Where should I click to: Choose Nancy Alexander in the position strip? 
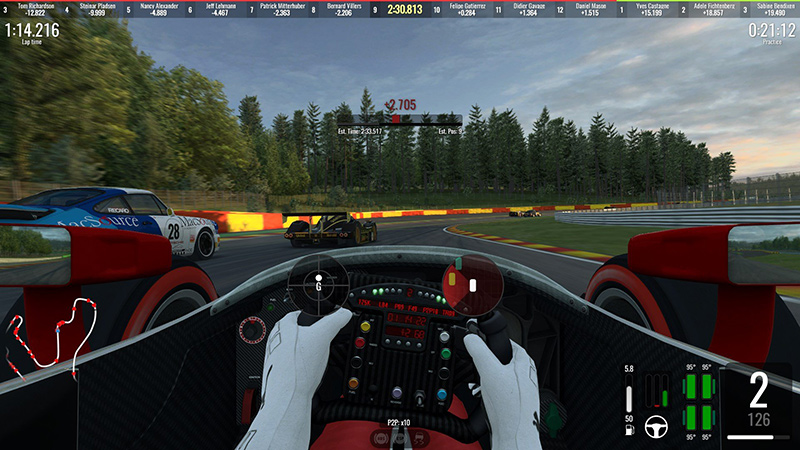[160, 10]
